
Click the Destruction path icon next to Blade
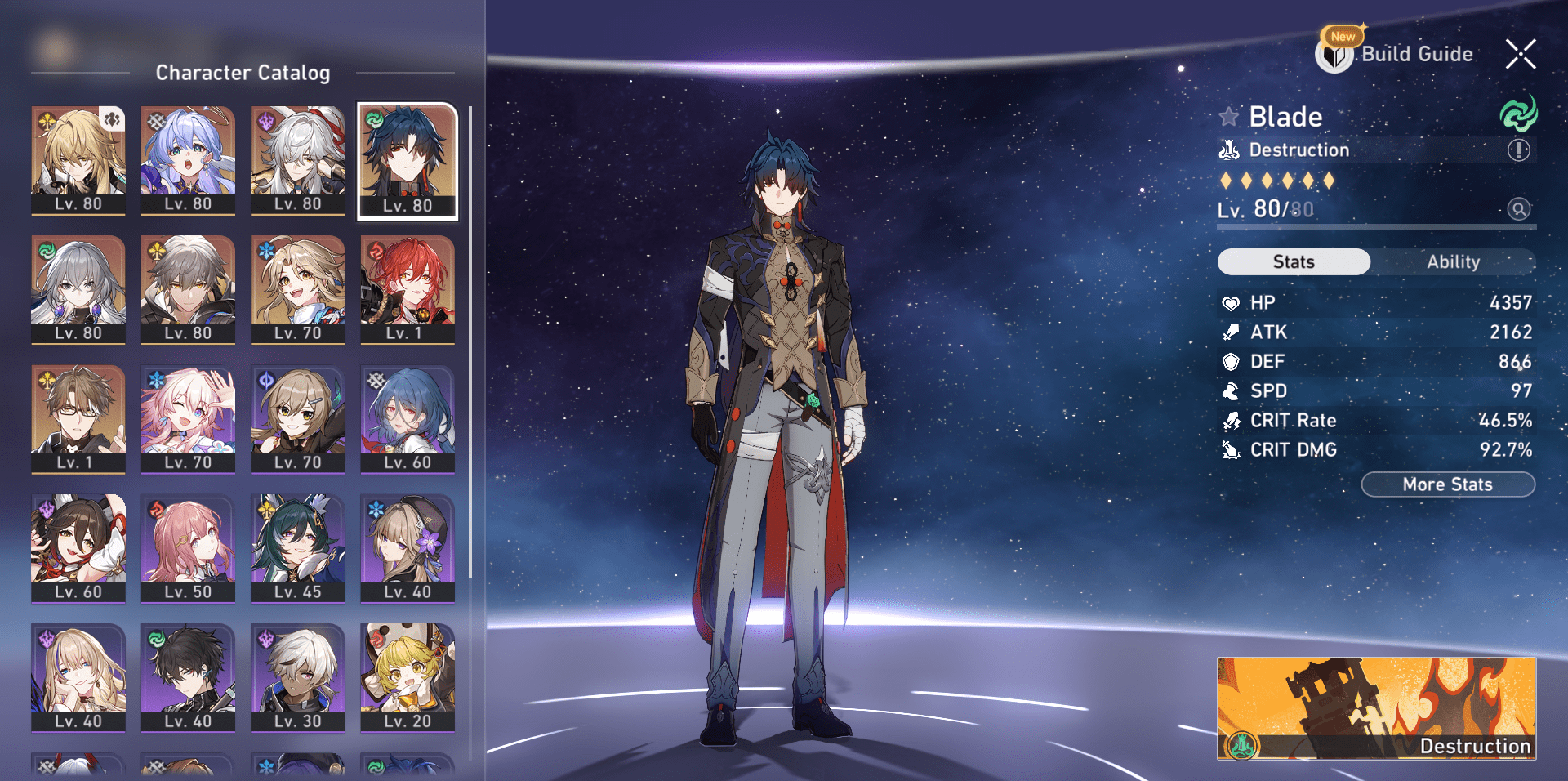(x=1228, y=150)
